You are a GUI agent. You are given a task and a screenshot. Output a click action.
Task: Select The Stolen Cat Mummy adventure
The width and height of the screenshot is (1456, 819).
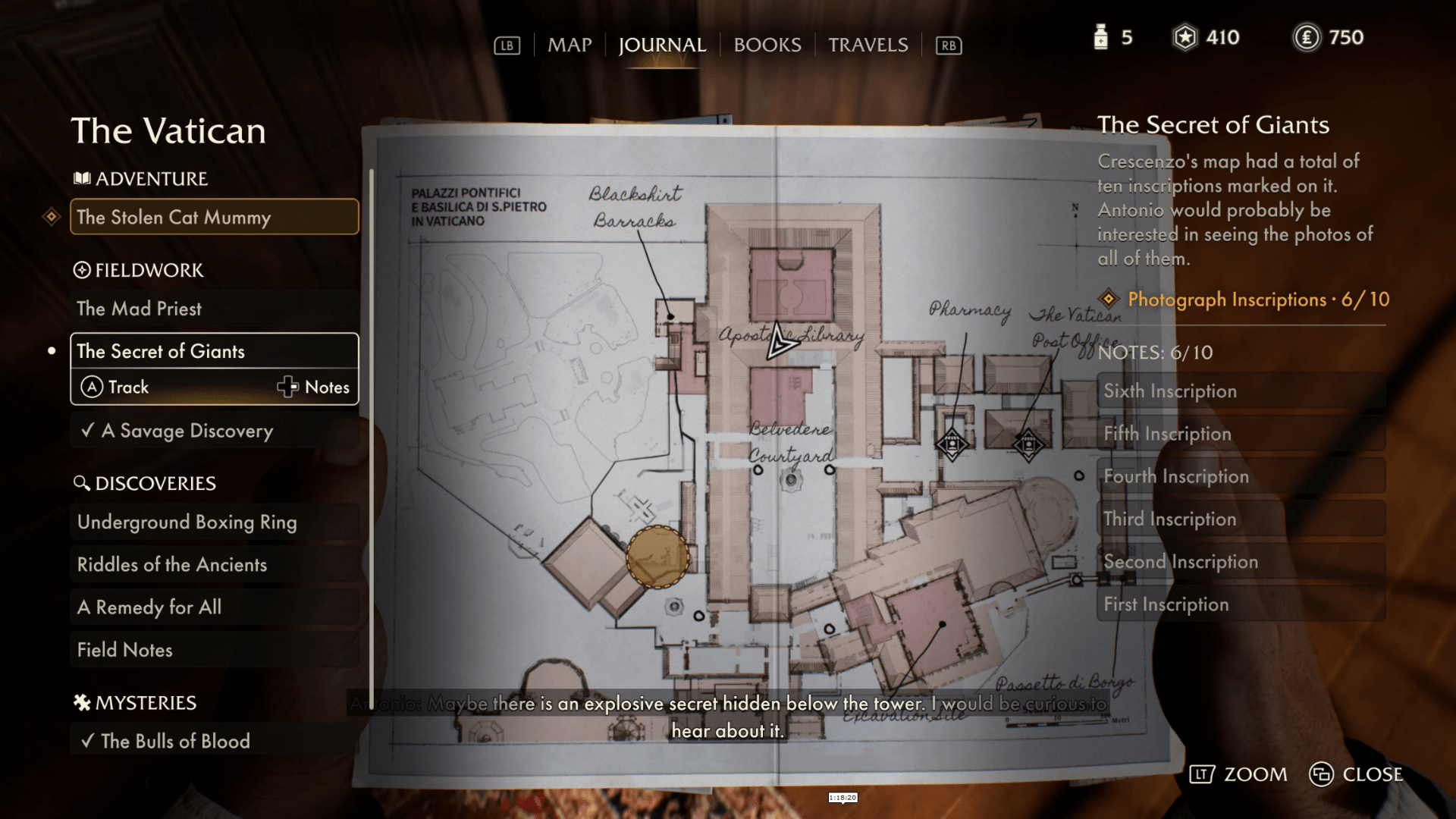(x=215, y=218)
